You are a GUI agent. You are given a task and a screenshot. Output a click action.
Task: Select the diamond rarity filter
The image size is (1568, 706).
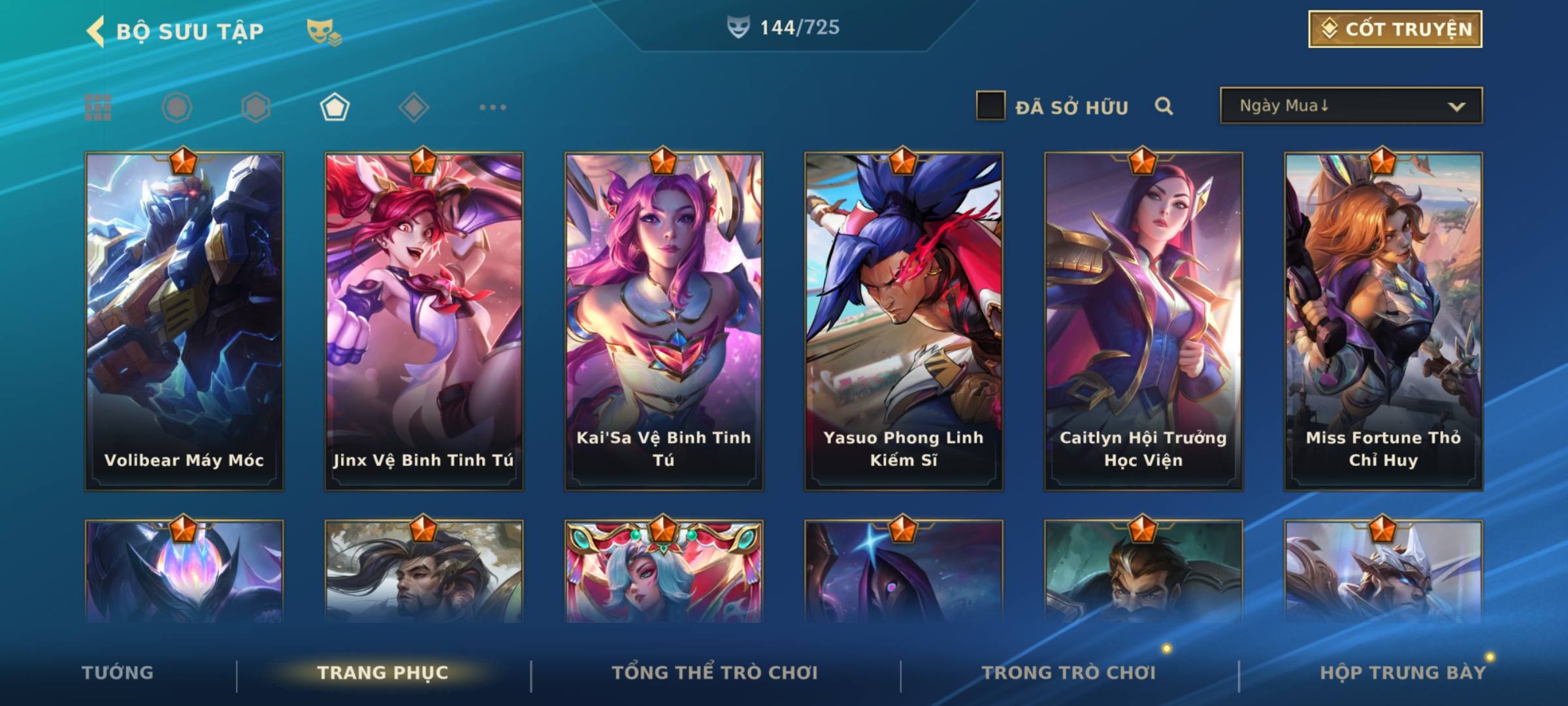[414, 107]
